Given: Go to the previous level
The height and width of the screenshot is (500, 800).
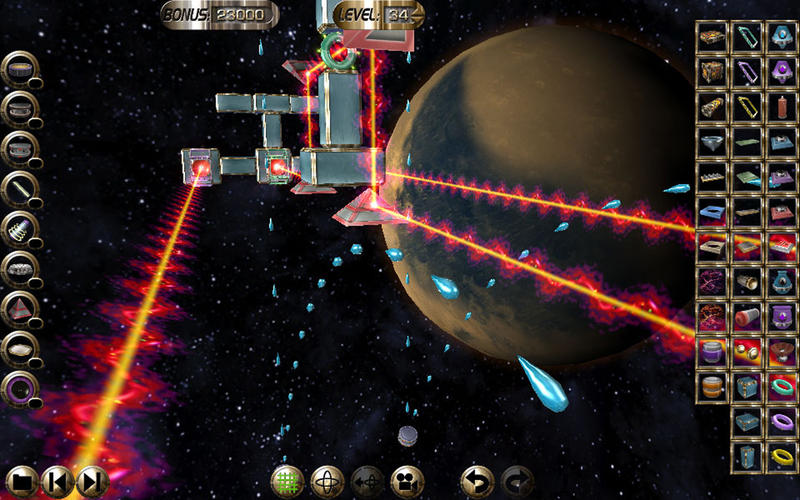Looking at the screenshot, I should (x=57, y=481).
